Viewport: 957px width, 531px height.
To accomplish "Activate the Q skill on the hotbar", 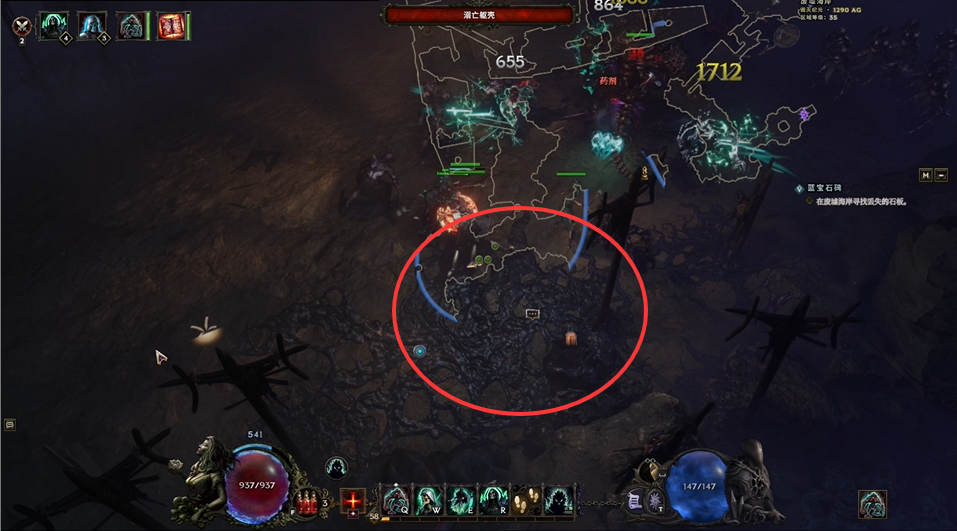I will point(396,498).
